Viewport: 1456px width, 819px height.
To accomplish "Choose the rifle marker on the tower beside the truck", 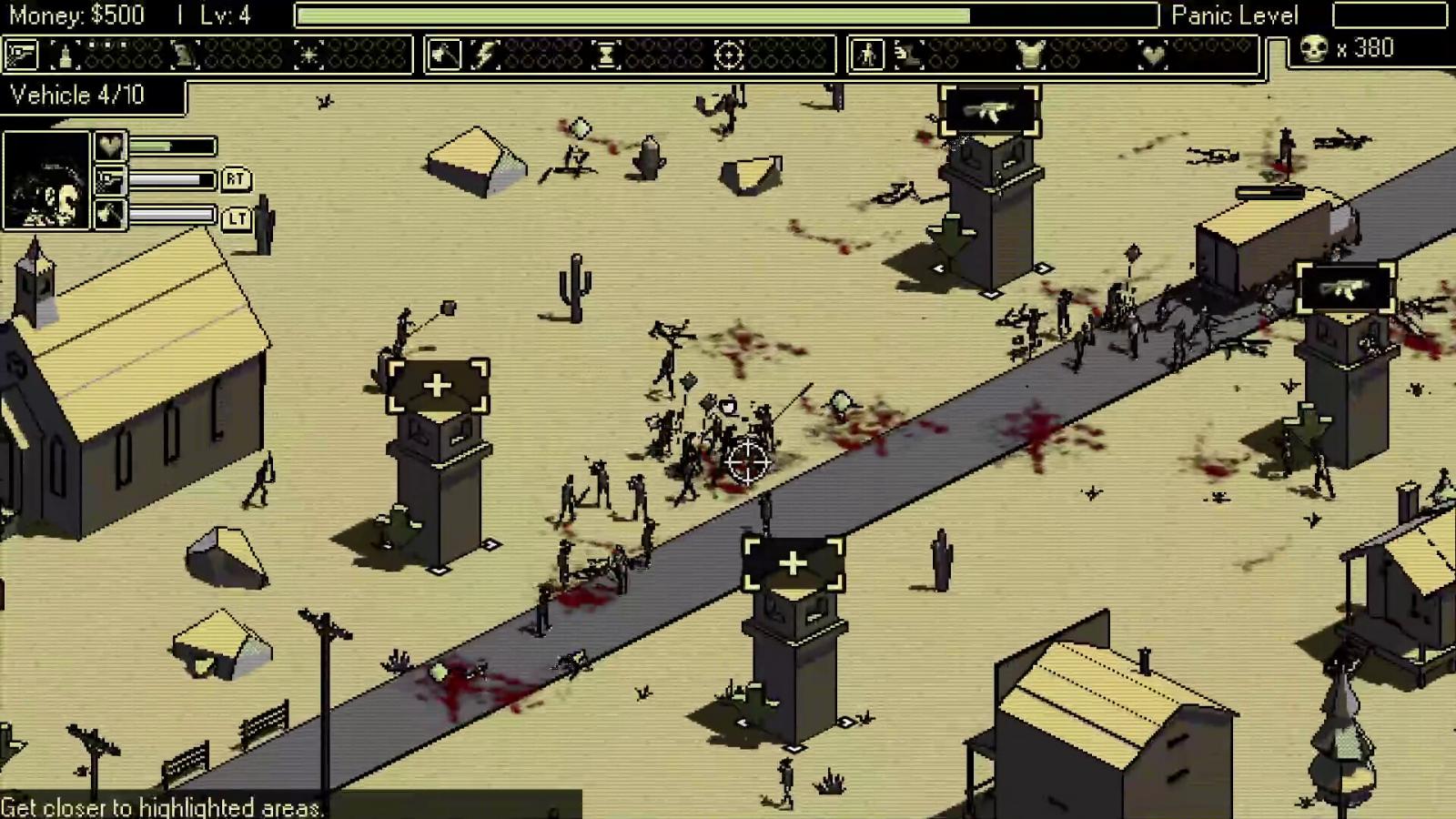I will (x=1345, y=288).
